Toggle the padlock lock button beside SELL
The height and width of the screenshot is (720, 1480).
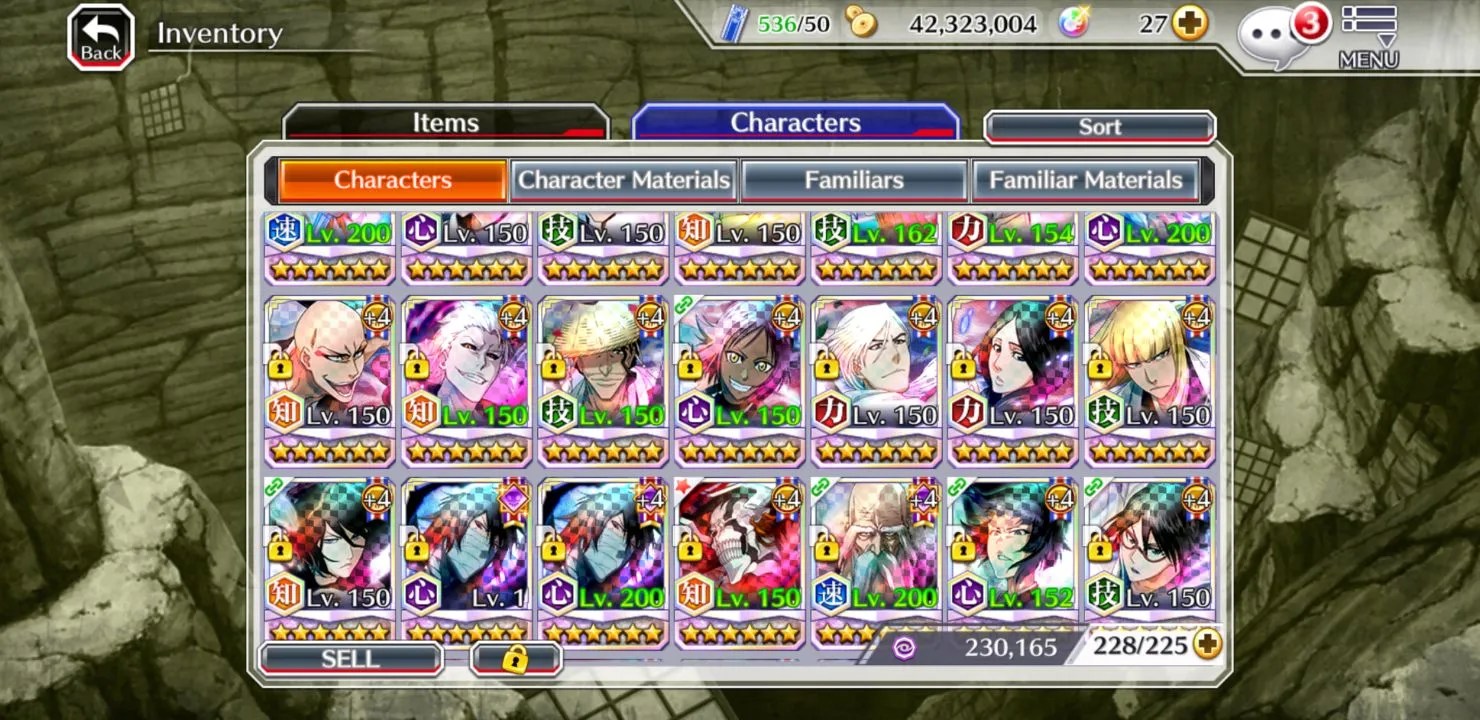pos(516,659)
